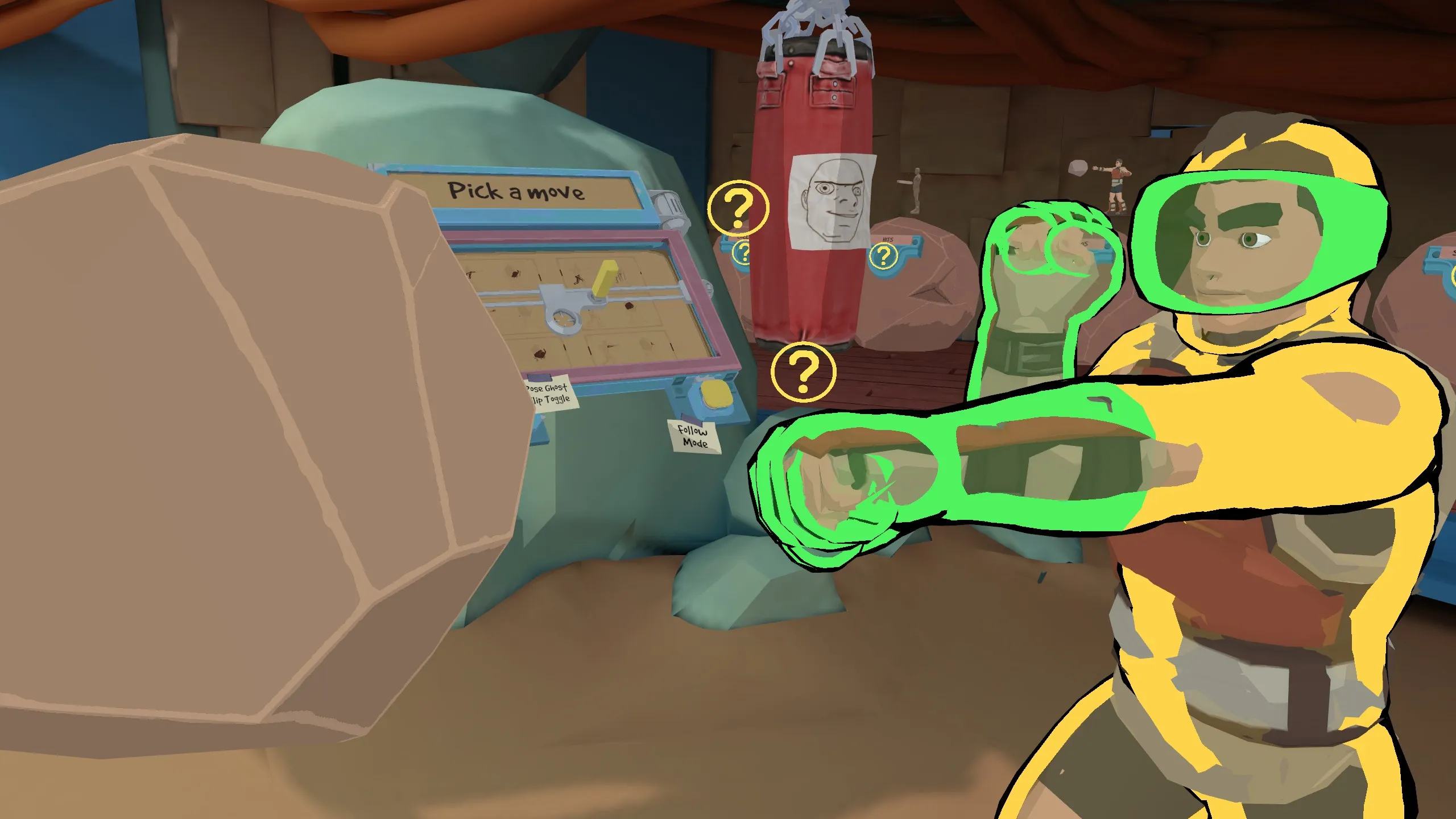The height and width of the screenshot is (819, 1456).
Task: Open the help icon under the HITS sign
Action: click(883, 257)
